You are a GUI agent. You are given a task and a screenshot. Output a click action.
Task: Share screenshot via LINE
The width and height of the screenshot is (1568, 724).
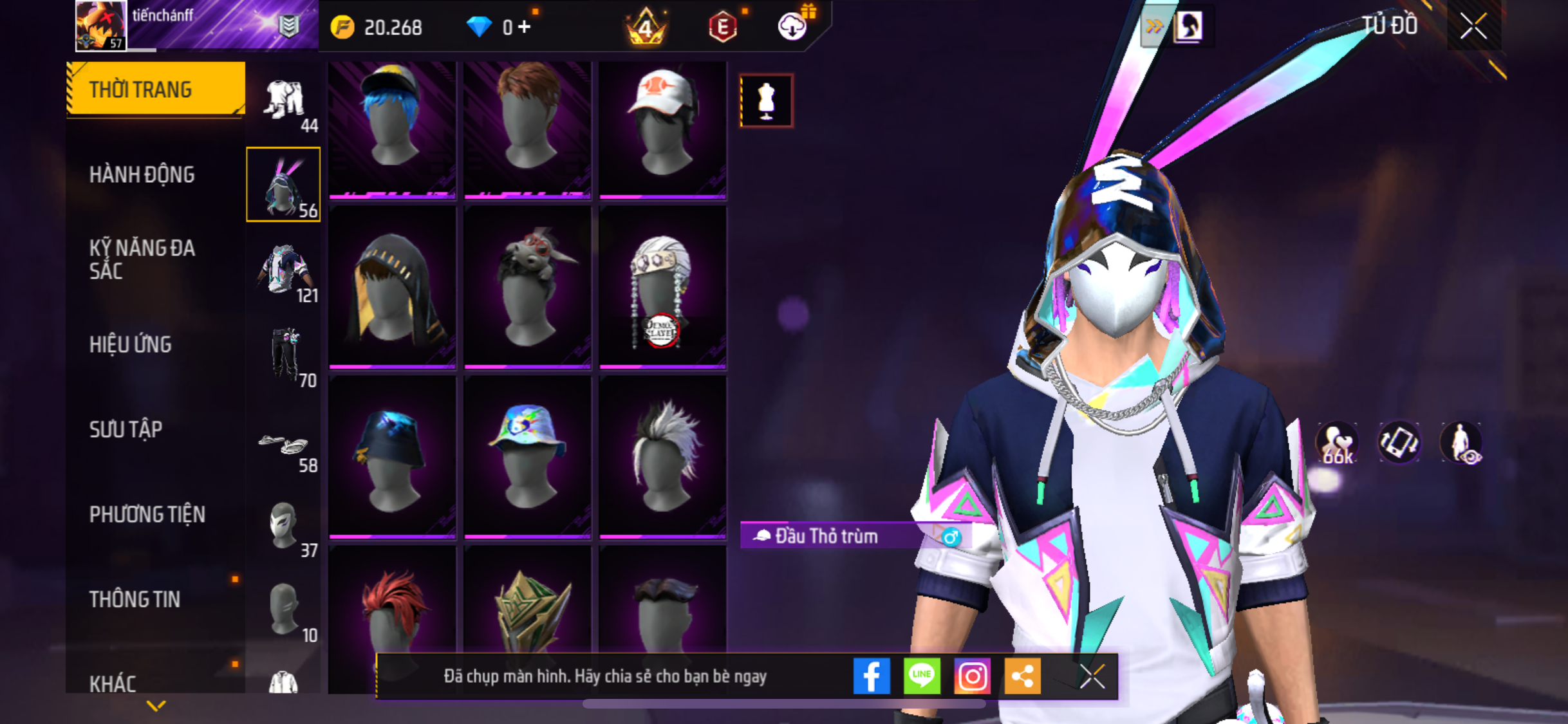point(922,676)
